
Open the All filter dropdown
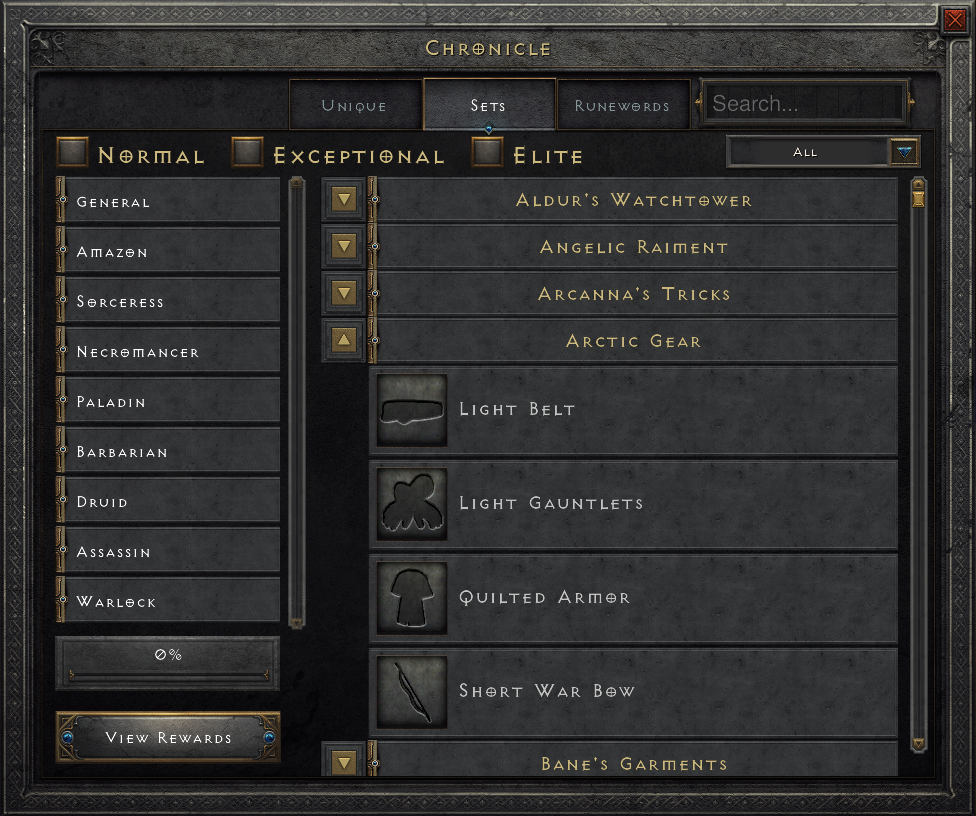pos(904,152)
